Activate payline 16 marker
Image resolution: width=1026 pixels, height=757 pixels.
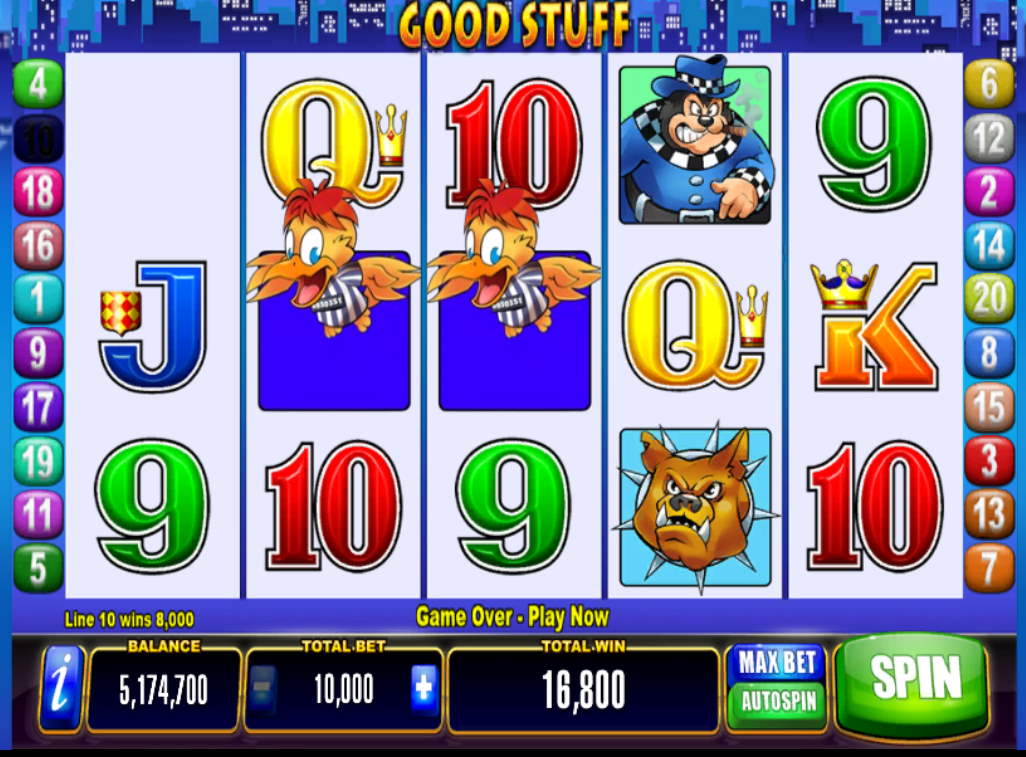(38, 246)
